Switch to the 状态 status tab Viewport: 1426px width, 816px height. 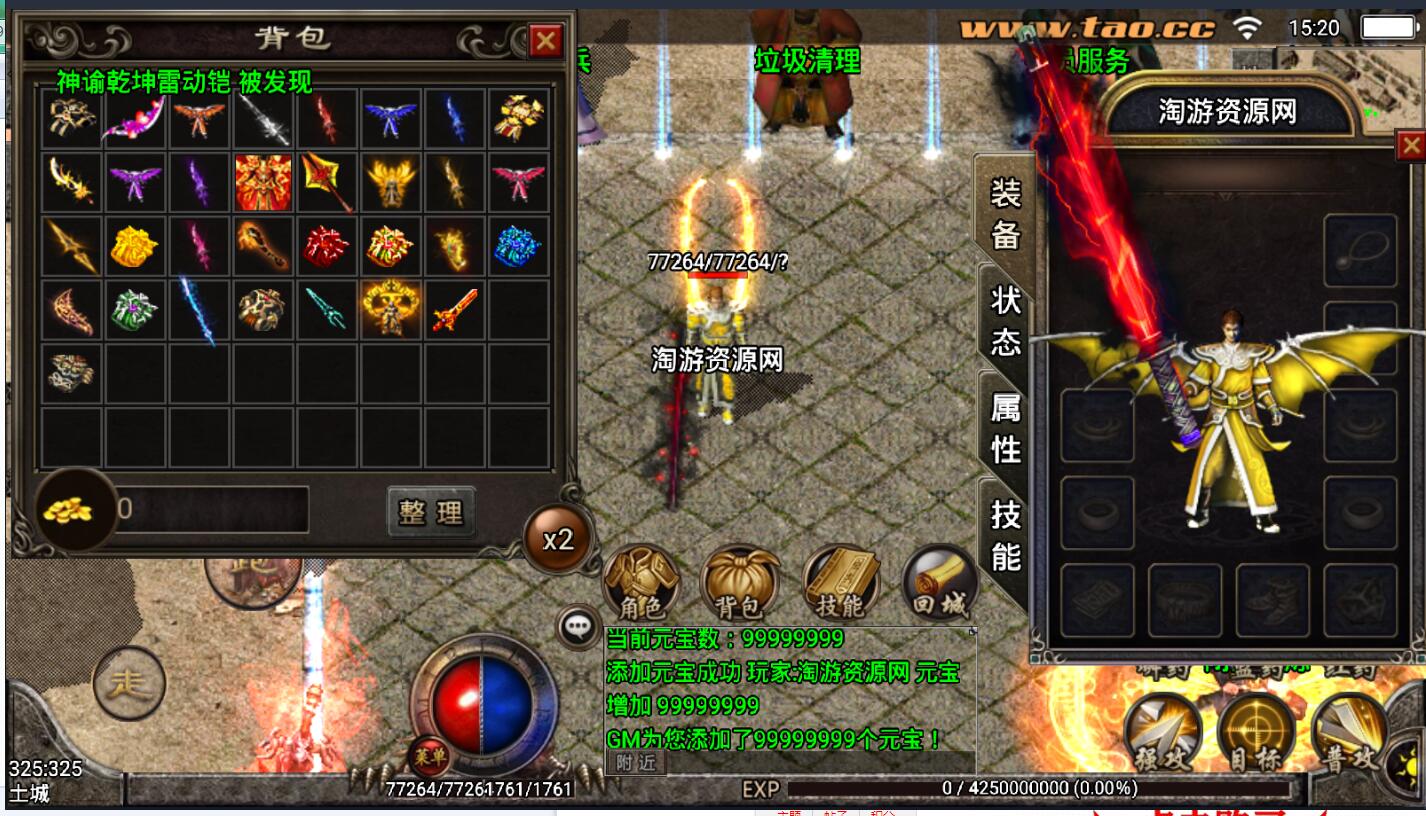[1005, 320]
